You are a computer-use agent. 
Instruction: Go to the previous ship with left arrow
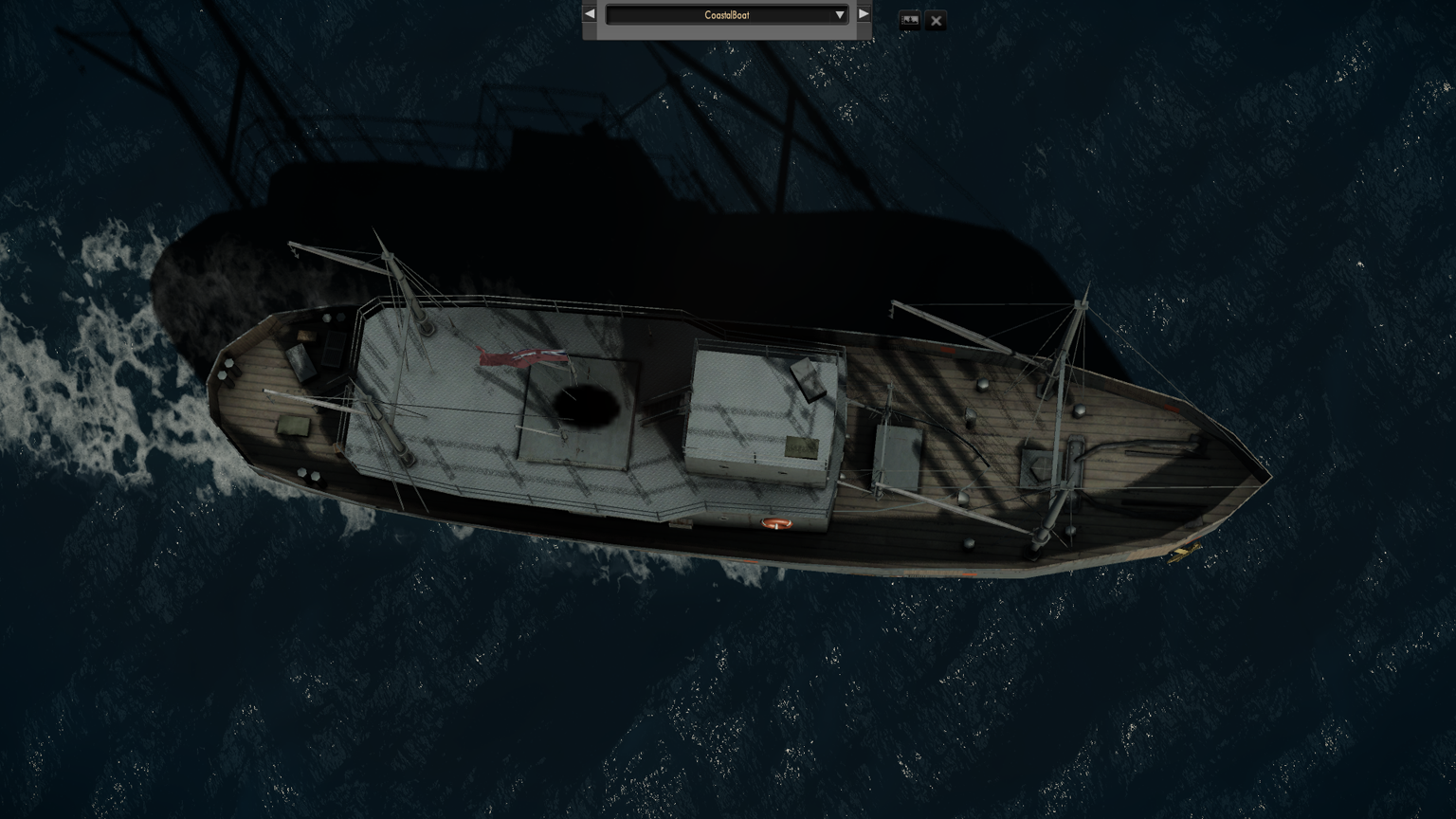[x=590, y=14]
